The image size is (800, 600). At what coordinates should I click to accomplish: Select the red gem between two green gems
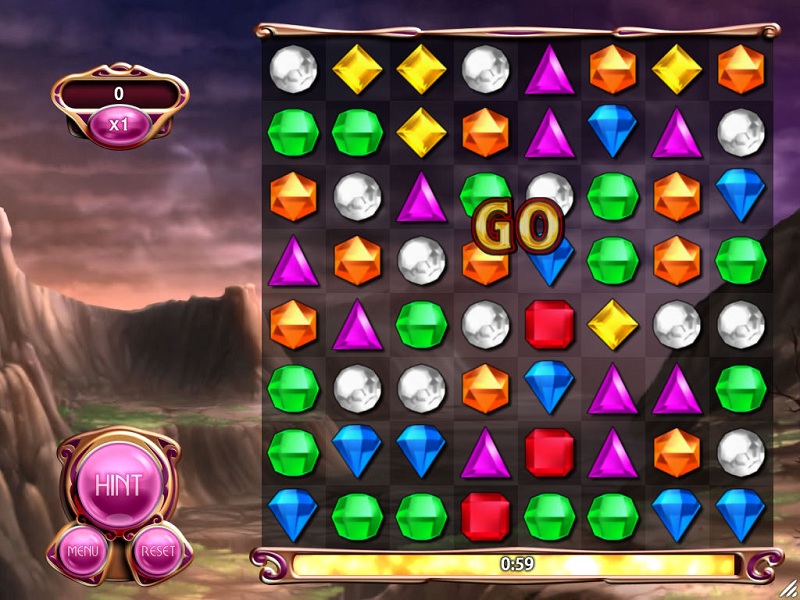coord(485,516)
